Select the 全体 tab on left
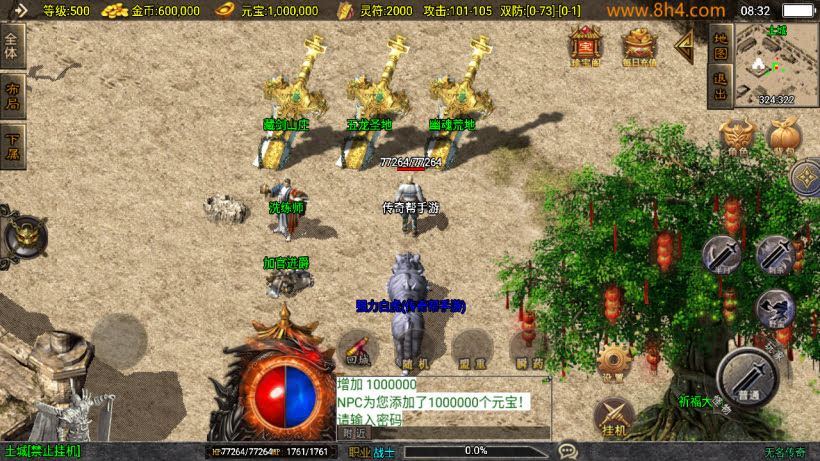 pos(12,46)
